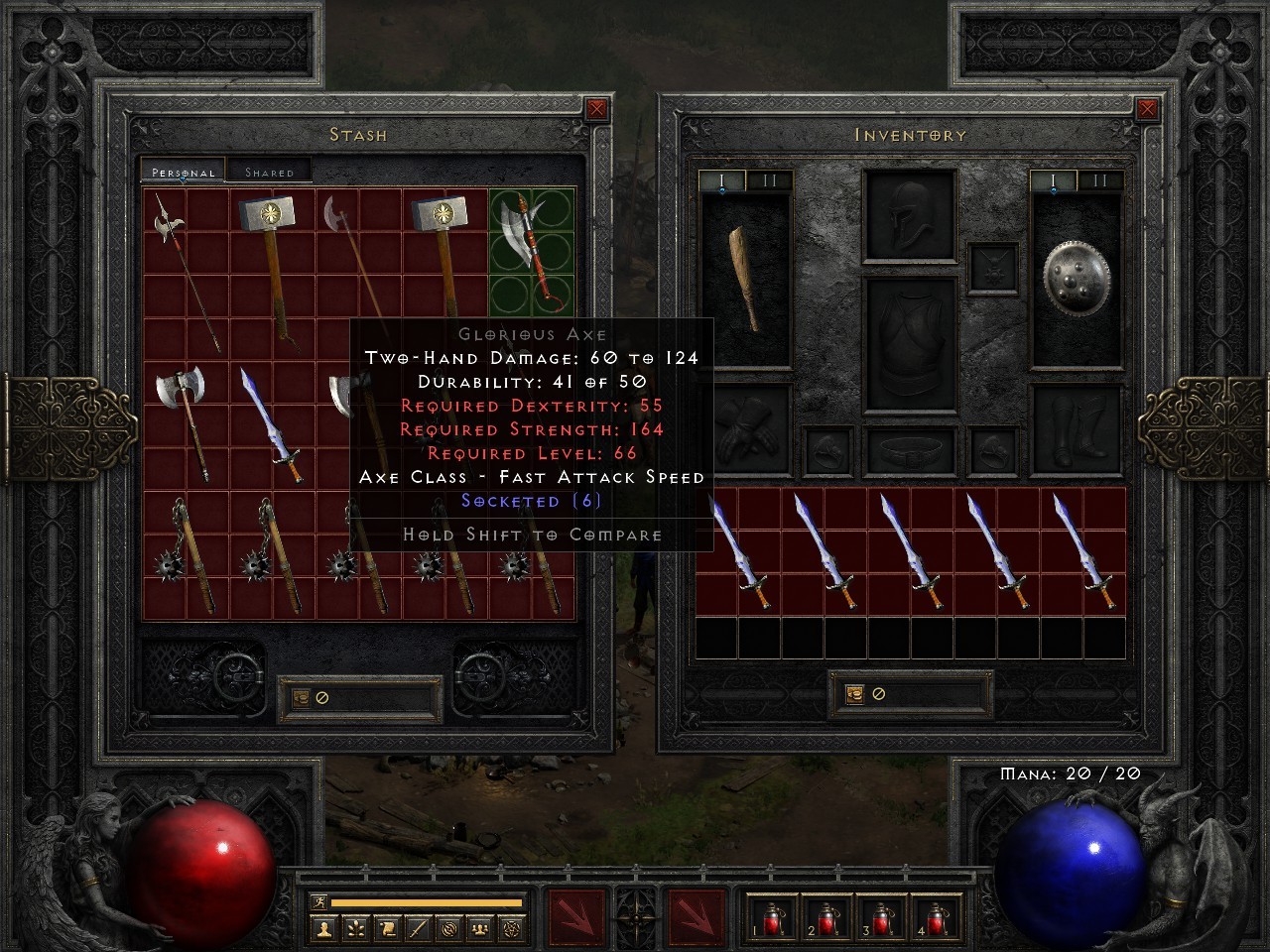Open the skill tree icon on the mini panel

pyautogui.click(x=354, y=930)
